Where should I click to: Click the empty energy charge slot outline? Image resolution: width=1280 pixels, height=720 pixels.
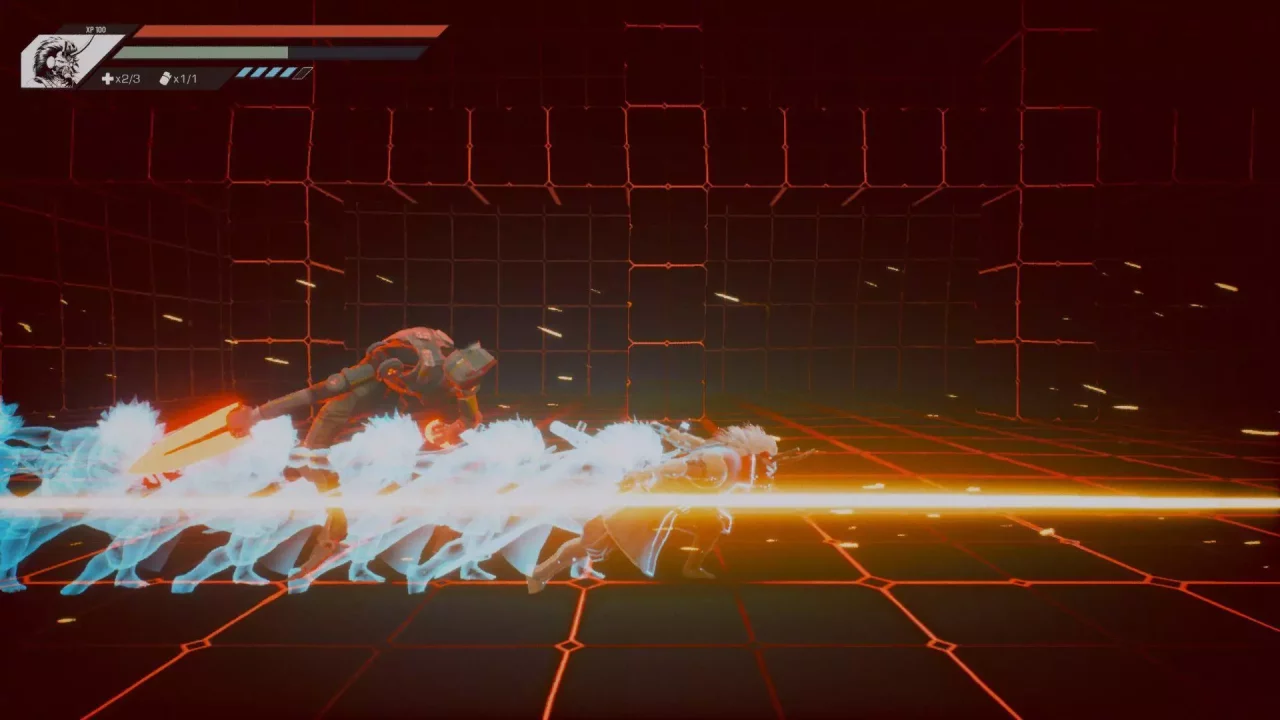point(301,73)
